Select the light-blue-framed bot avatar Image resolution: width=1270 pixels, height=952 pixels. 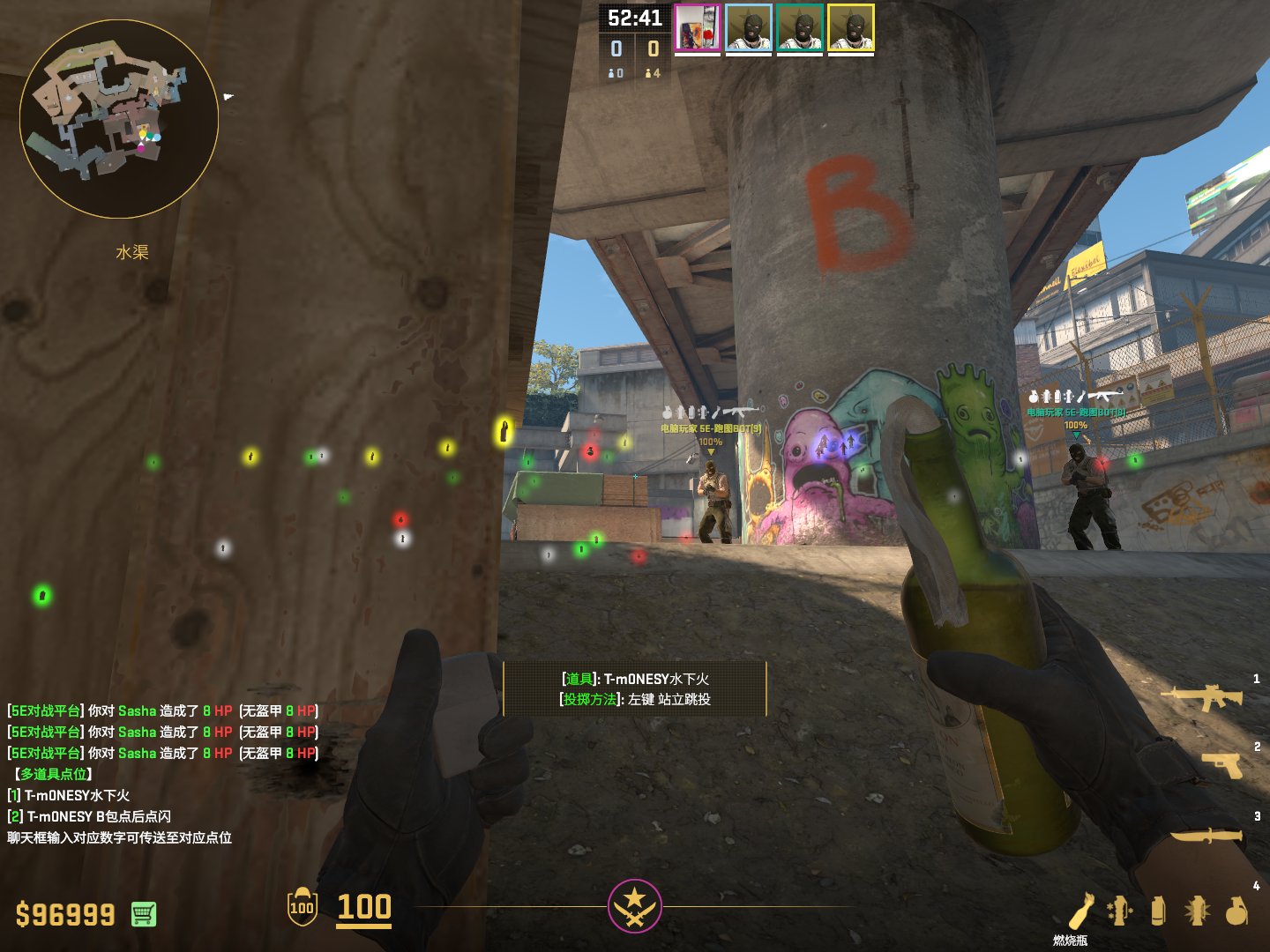(749, 28)
